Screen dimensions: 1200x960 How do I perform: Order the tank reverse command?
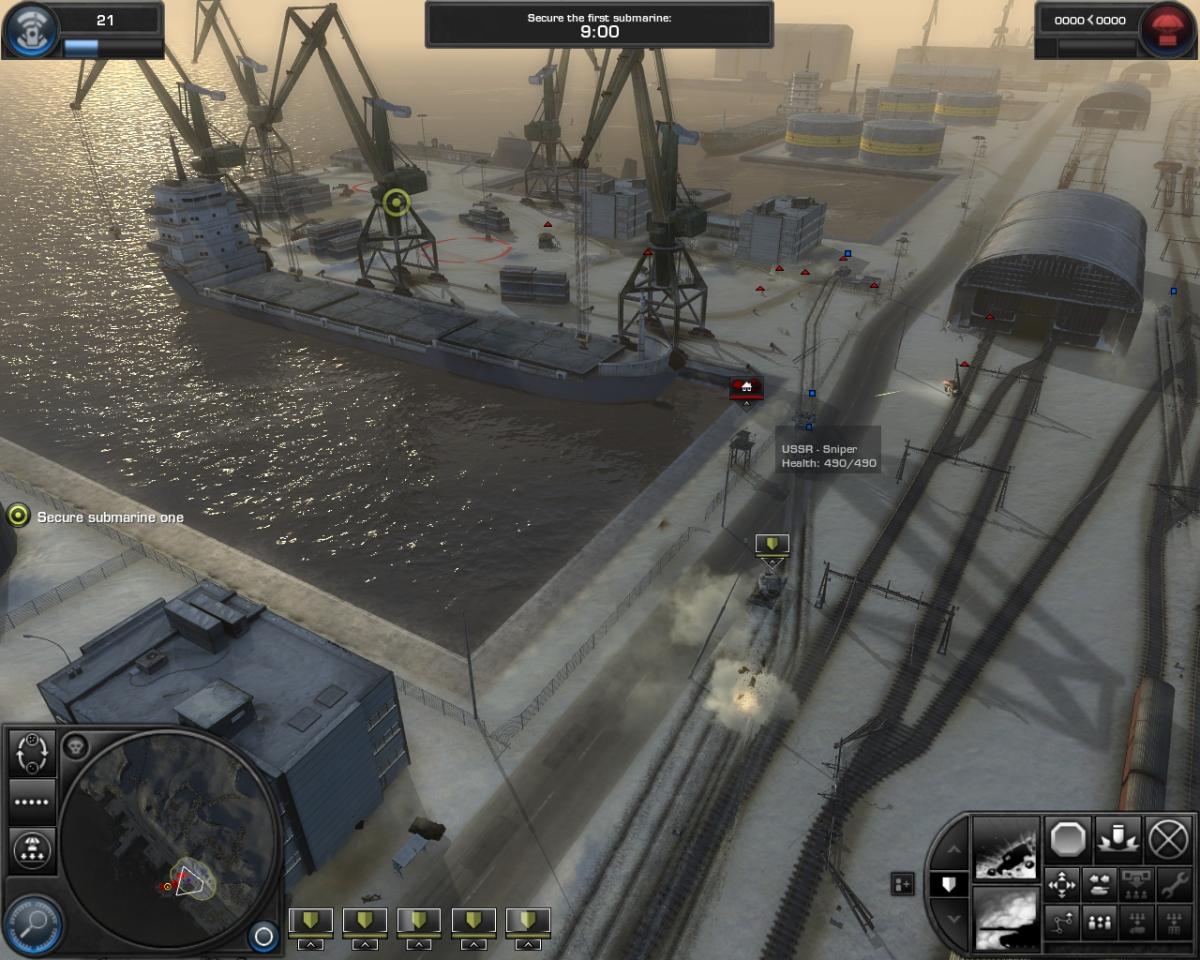point(1098,885)
